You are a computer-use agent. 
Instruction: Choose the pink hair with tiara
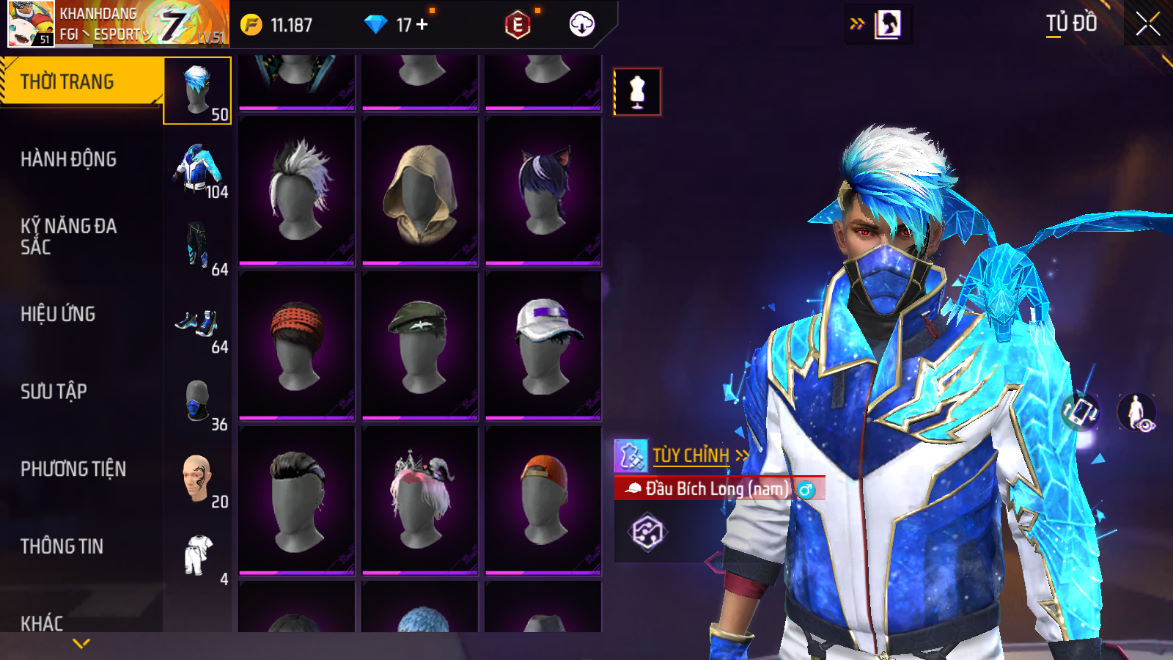(420, 500)
